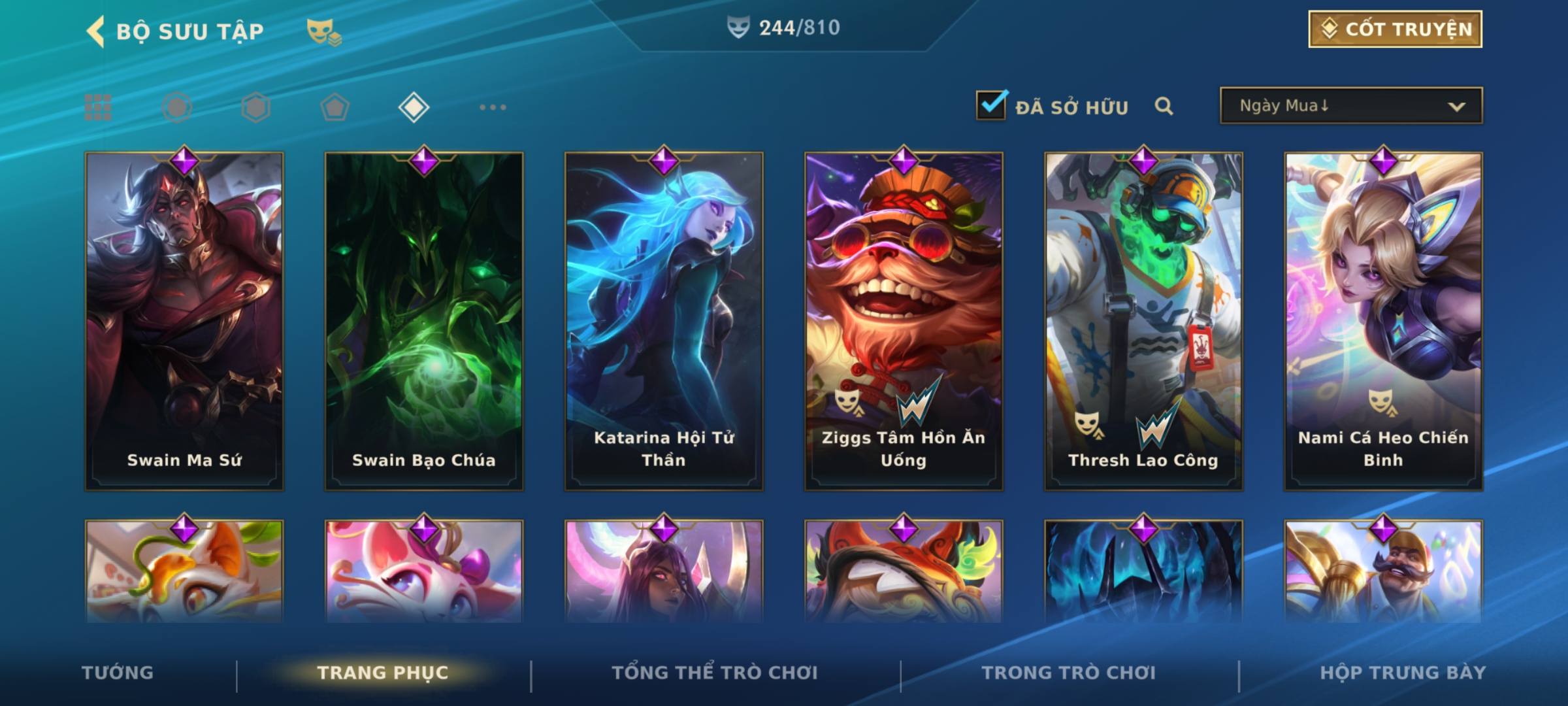
Task: View the Thresh Lao Công skin
Action: [x=1143, y=320]
